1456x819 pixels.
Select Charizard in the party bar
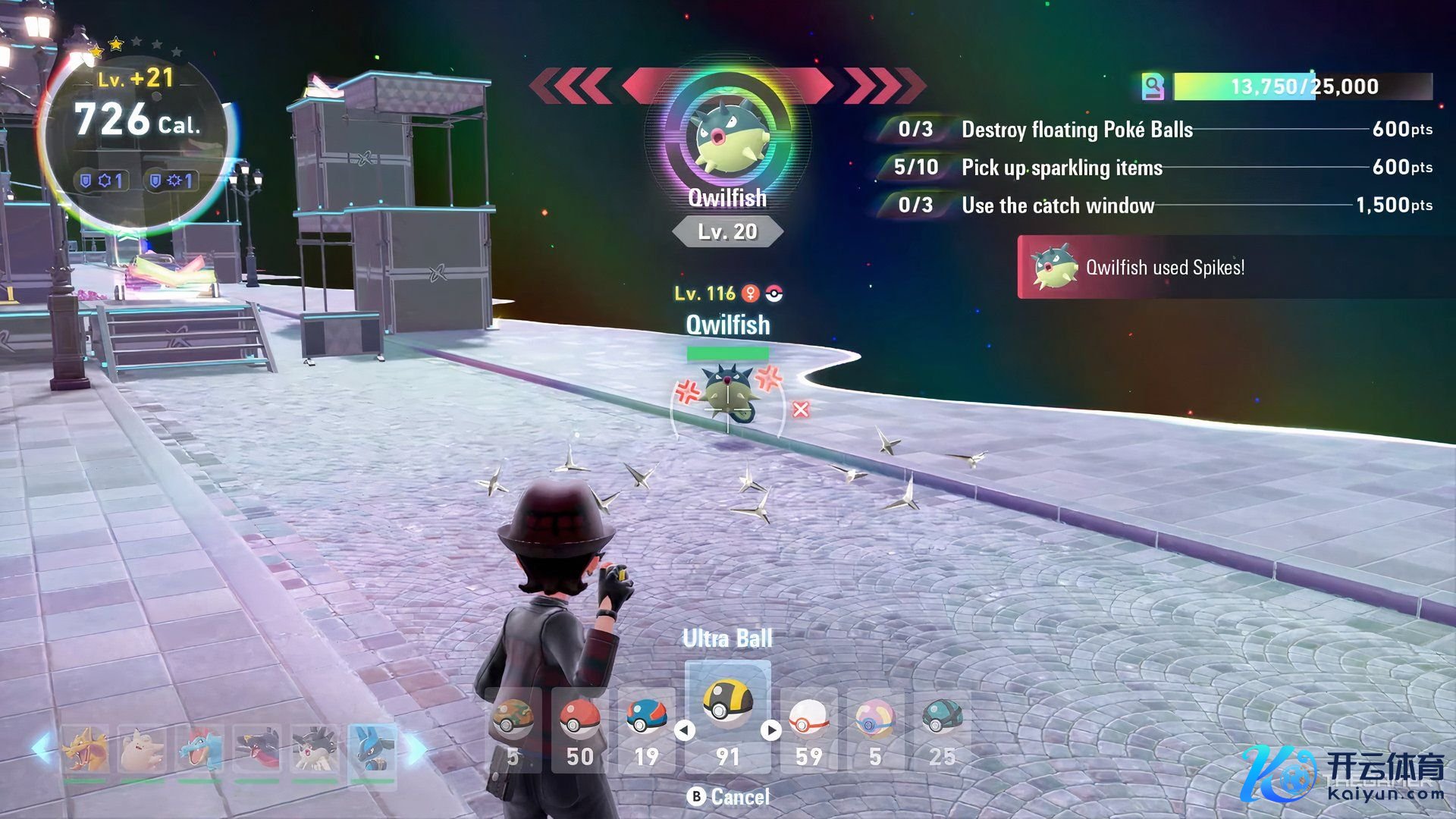pos(84,749)
